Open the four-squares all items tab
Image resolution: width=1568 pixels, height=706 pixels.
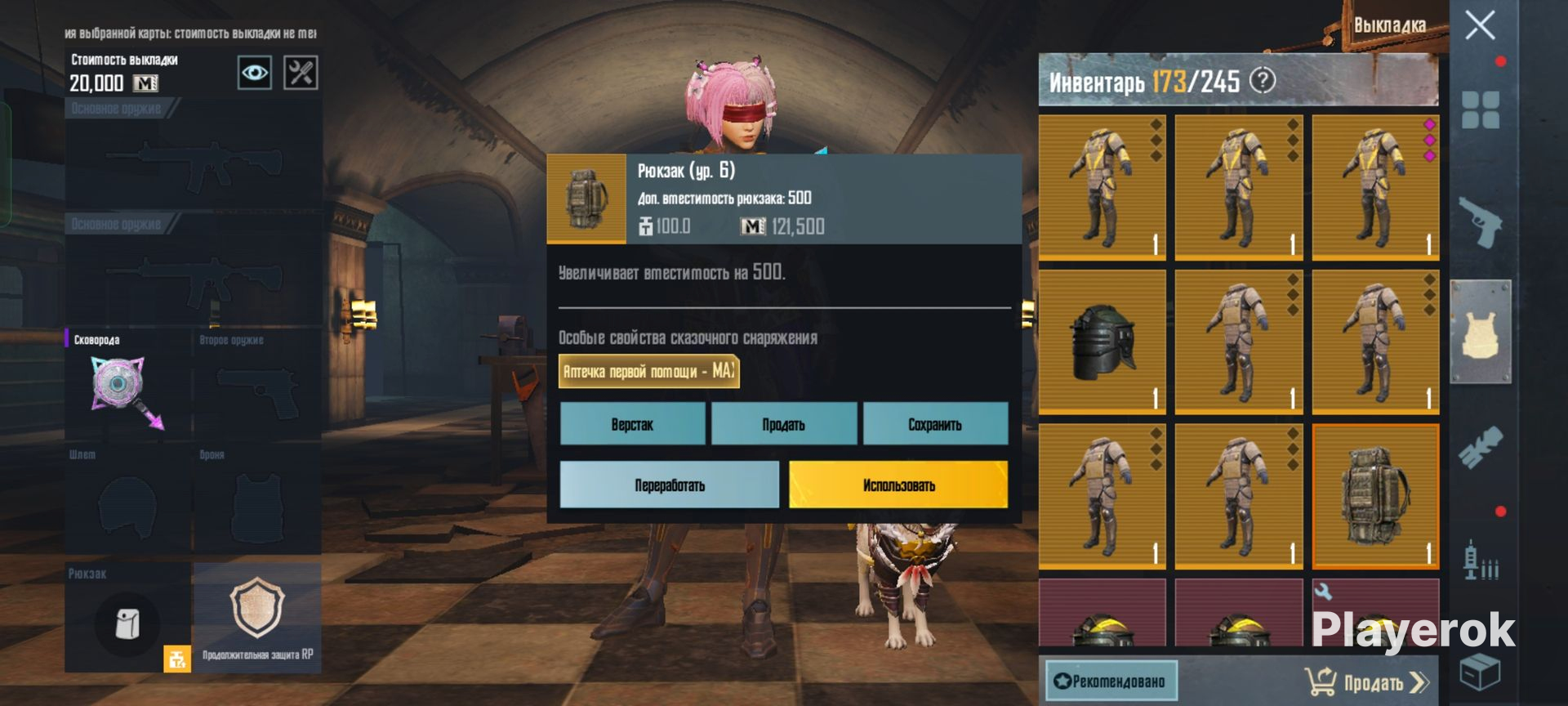pyautogui.click(x=1480, y=110)
